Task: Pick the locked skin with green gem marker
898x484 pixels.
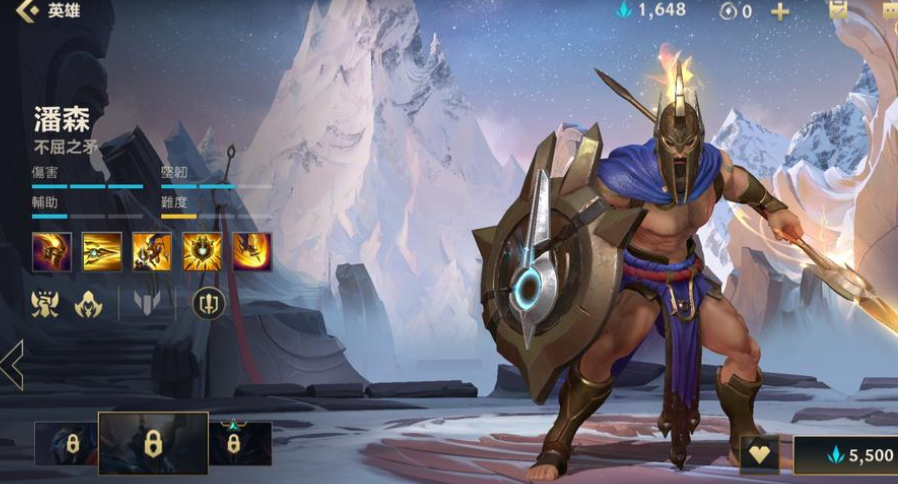Action: [x=240, y=443]
